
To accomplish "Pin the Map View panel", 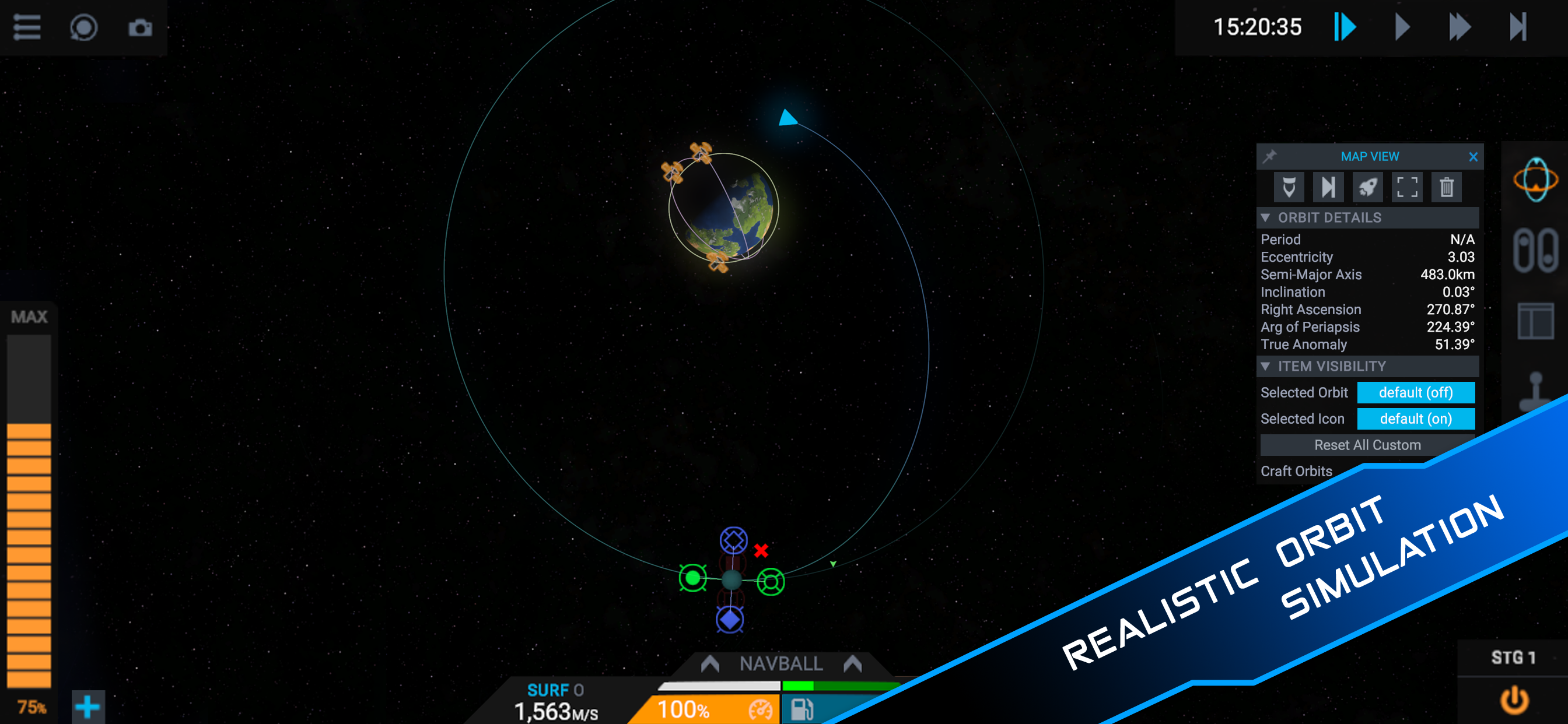I will 1269,157.
